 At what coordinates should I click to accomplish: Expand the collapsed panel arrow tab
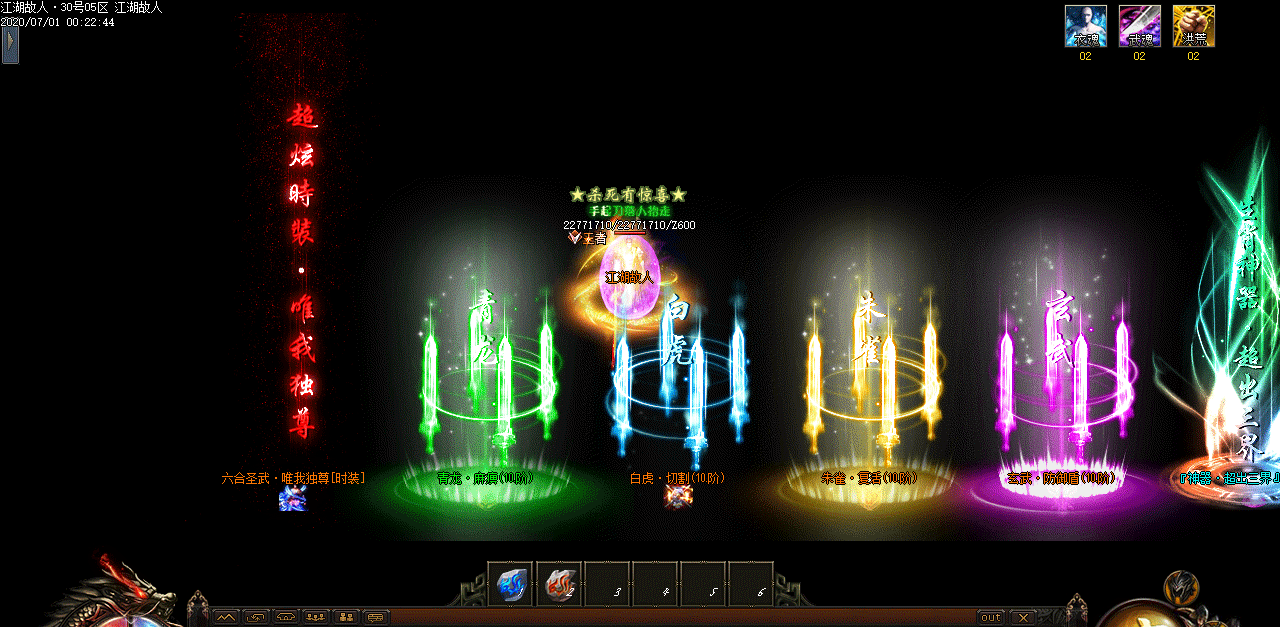(x=10, y=45)
